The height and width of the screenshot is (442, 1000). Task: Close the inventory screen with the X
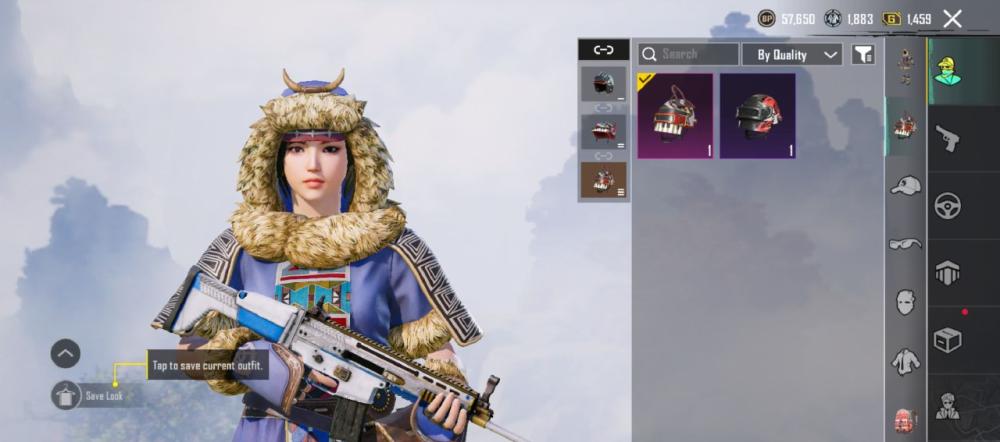952,19
